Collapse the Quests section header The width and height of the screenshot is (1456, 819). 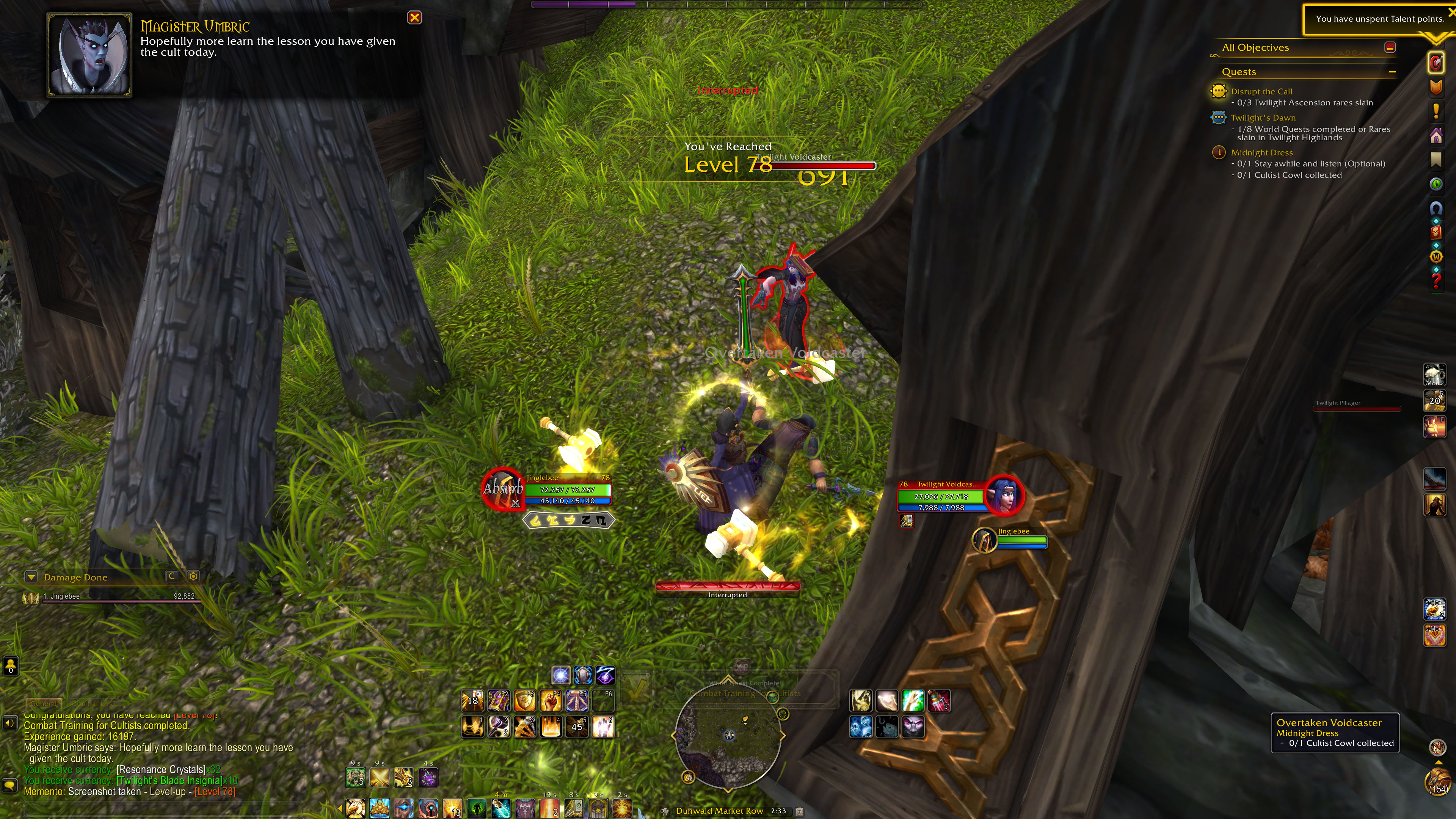1392,72
